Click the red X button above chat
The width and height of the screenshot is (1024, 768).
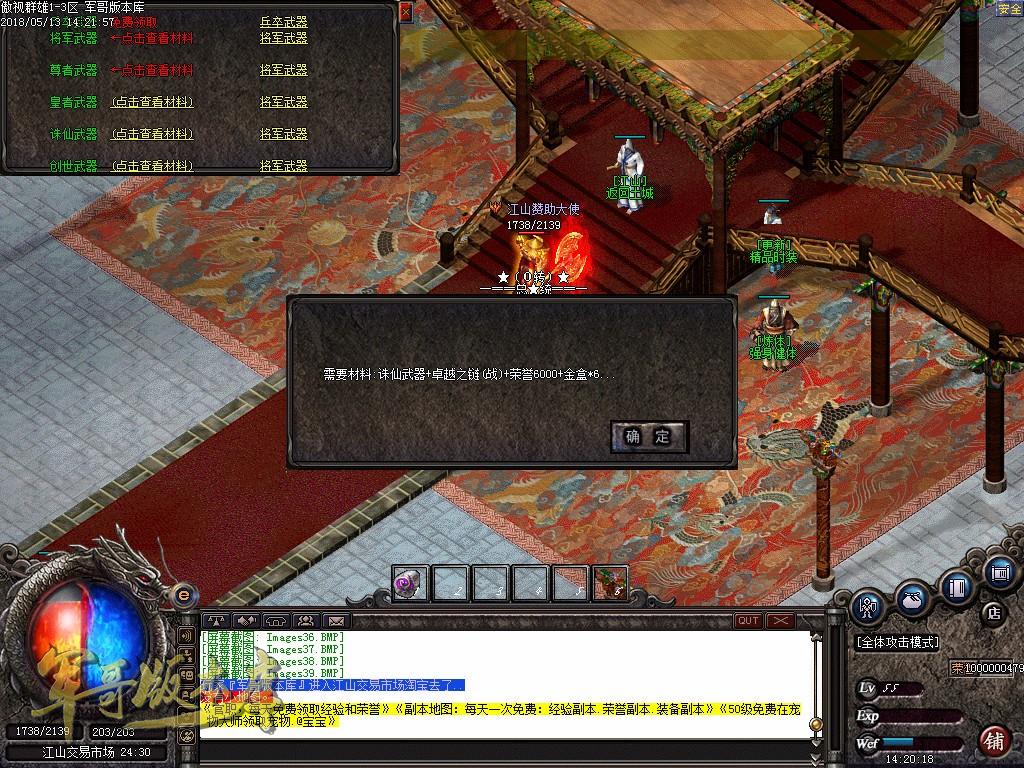pyautogui.click(x=780, y=621)
